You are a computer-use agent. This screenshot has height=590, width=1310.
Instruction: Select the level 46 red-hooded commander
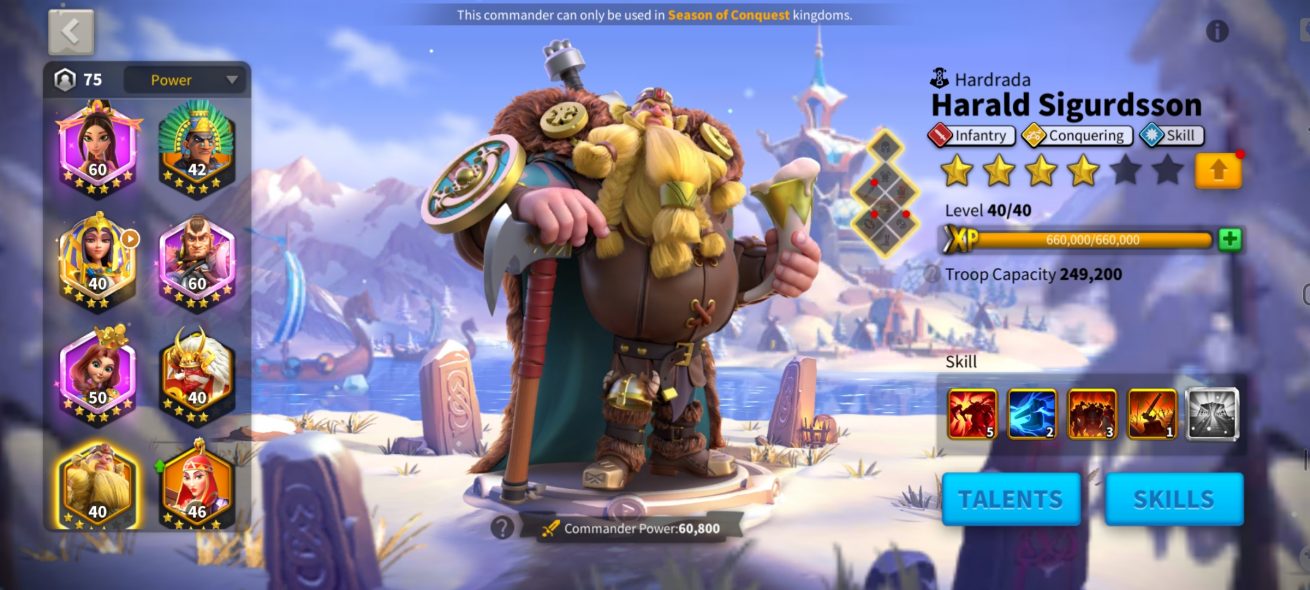coord(196,484)
